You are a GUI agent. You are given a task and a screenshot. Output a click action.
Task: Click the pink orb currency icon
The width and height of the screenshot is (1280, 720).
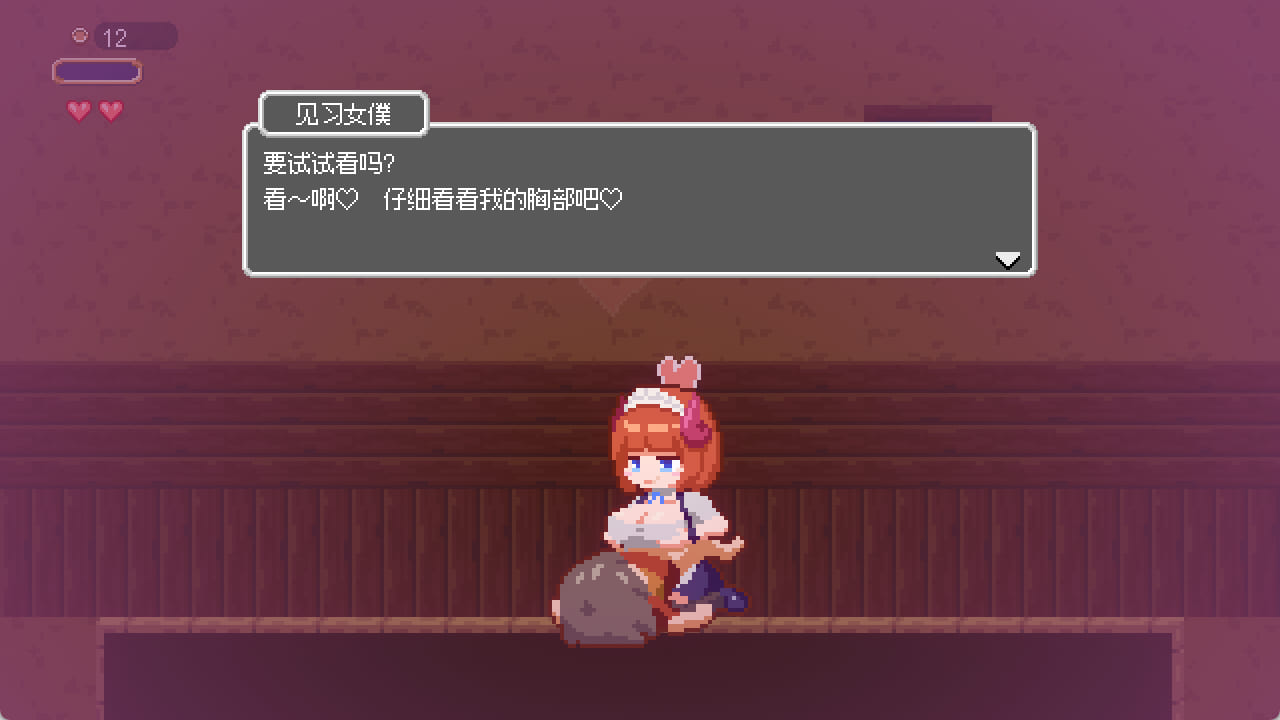coord(79,35)
